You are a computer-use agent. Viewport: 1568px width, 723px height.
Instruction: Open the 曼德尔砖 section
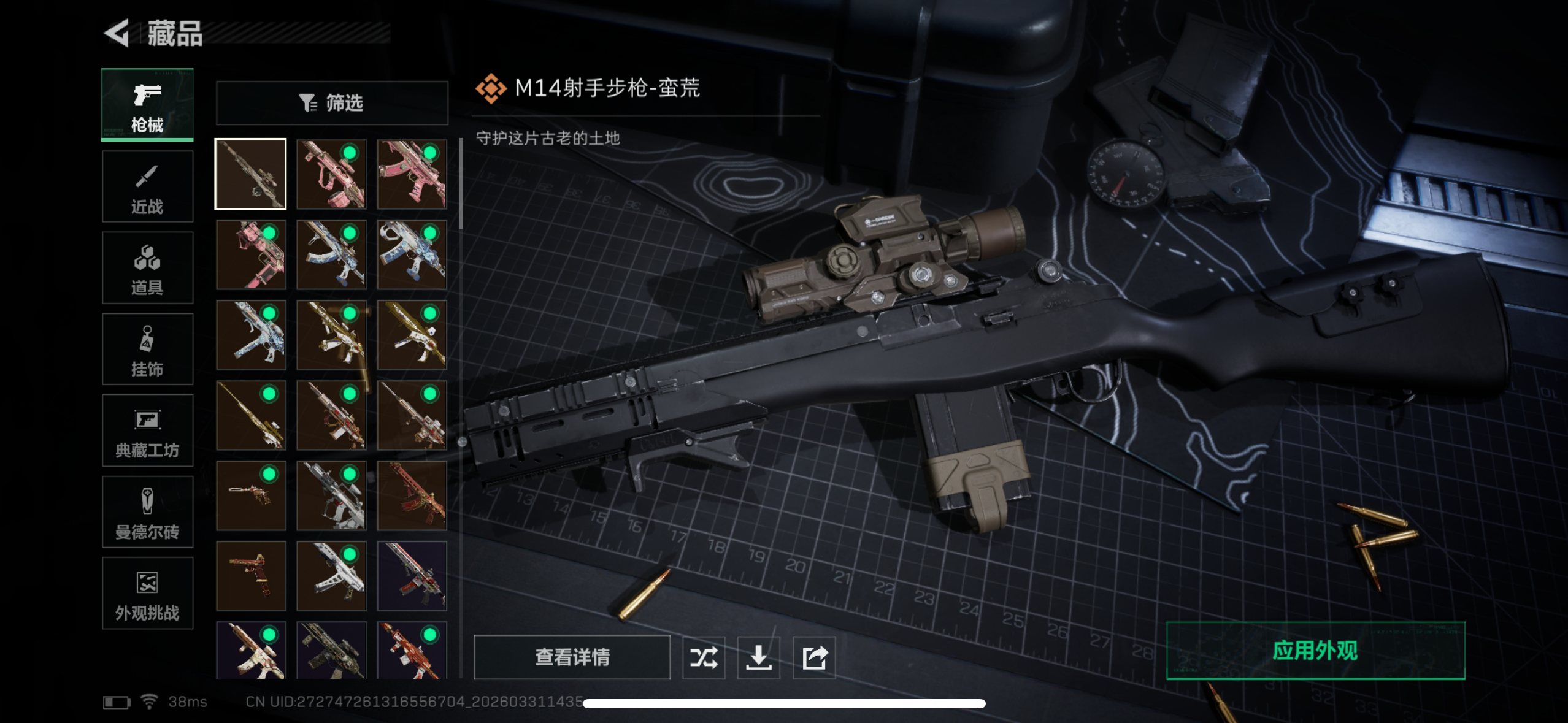[x=147, y=513]
